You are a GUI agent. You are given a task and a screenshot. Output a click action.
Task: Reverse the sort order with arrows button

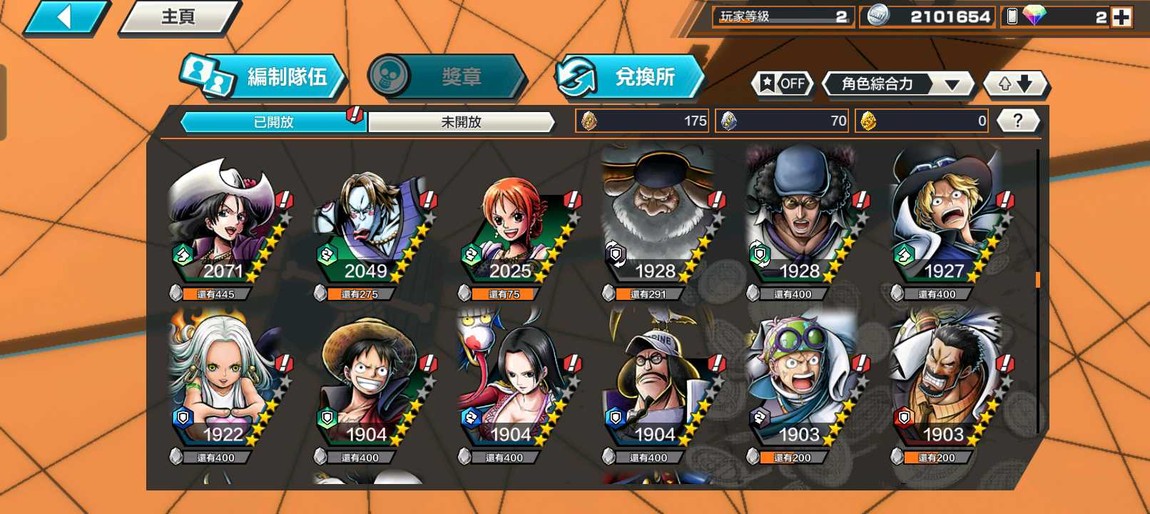tap(1016, 84)
